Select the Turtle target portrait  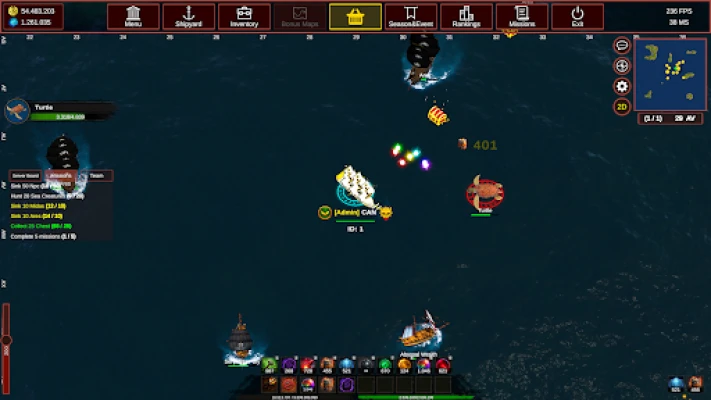pyautogui.click(x=16, y=110)
